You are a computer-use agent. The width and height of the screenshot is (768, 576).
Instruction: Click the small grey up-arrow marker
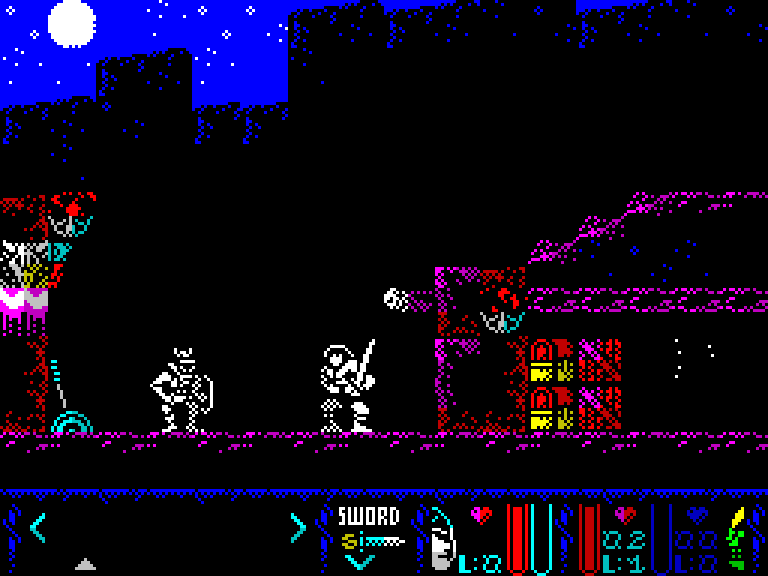[x=86, y=564]
